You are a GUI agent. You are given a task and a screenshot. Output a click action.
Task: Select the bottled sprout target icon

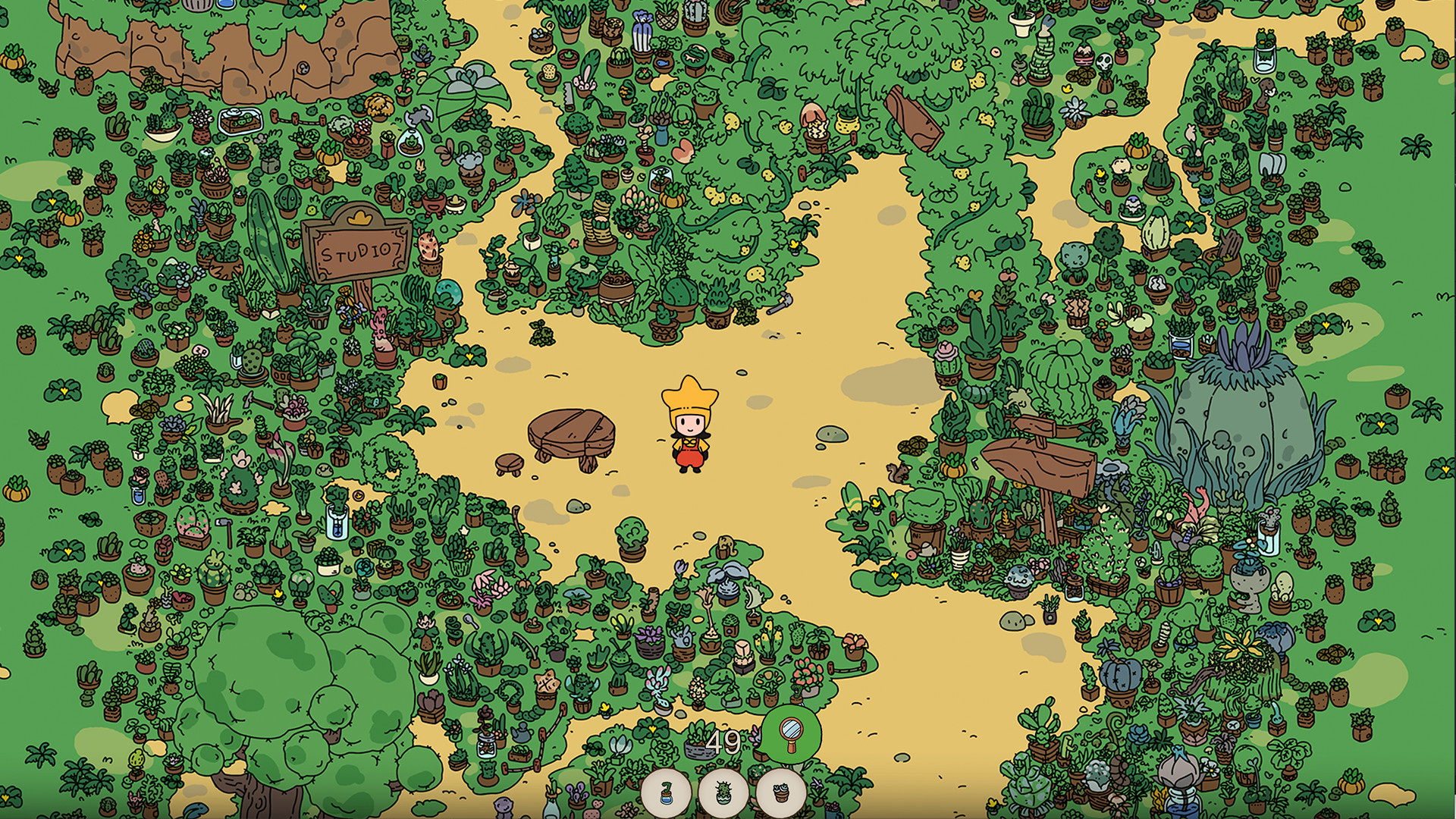[666, 794]
